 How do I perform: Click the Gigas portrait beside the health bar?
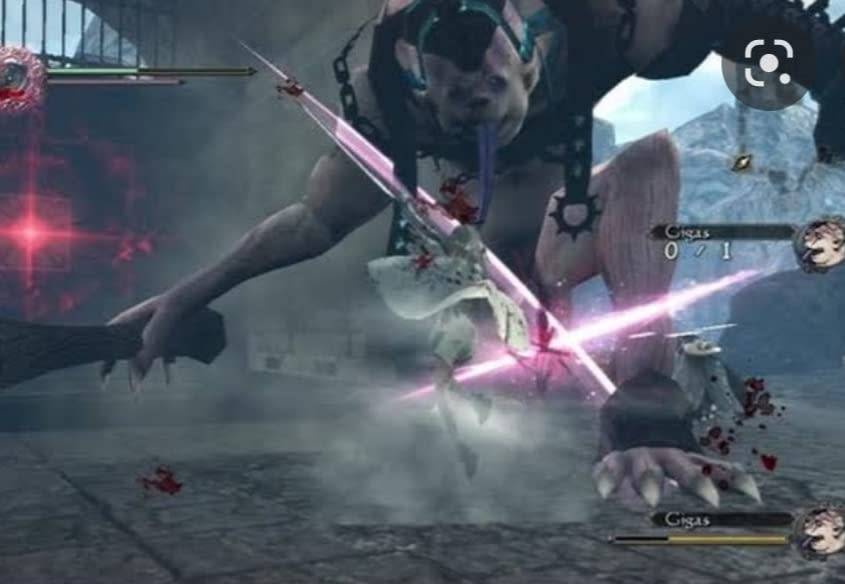click(x=820, y=530)
